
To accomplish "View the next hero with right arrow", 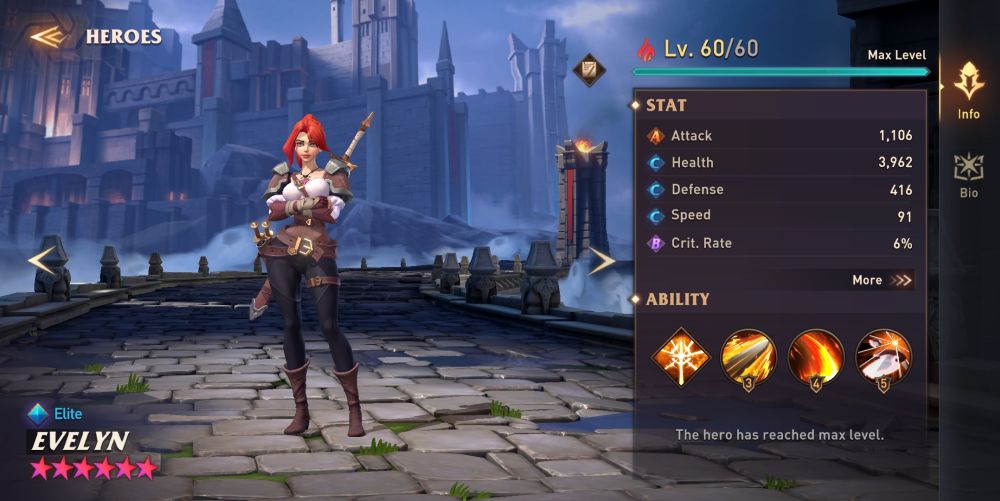I will click(601, 261).
